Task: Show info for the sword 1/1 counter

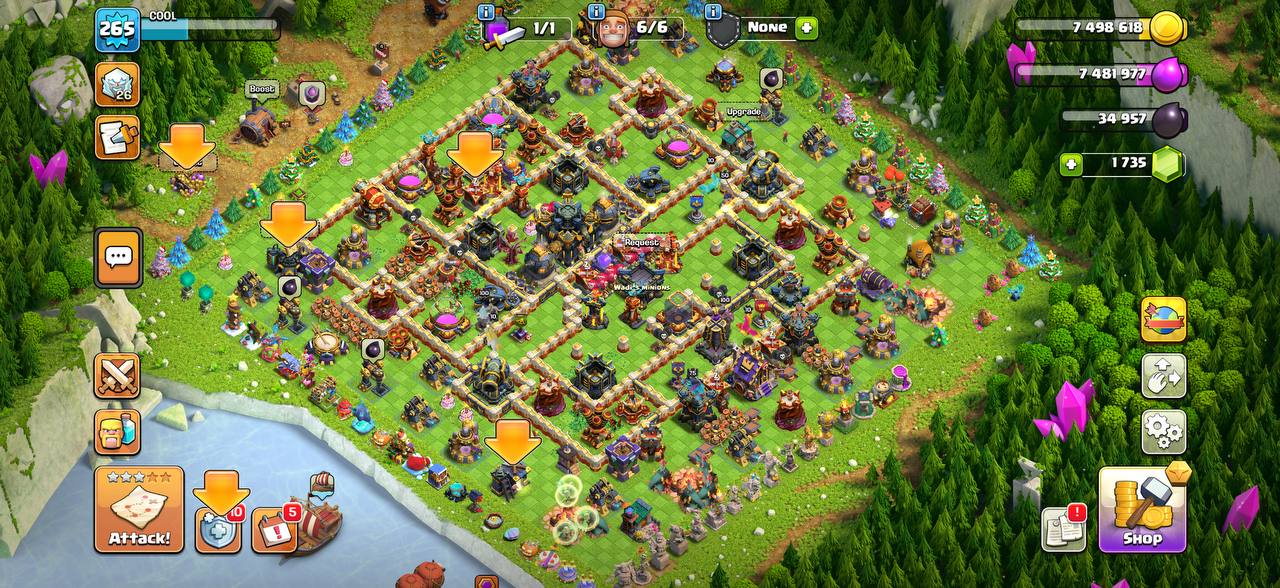Action: point(487,13)
